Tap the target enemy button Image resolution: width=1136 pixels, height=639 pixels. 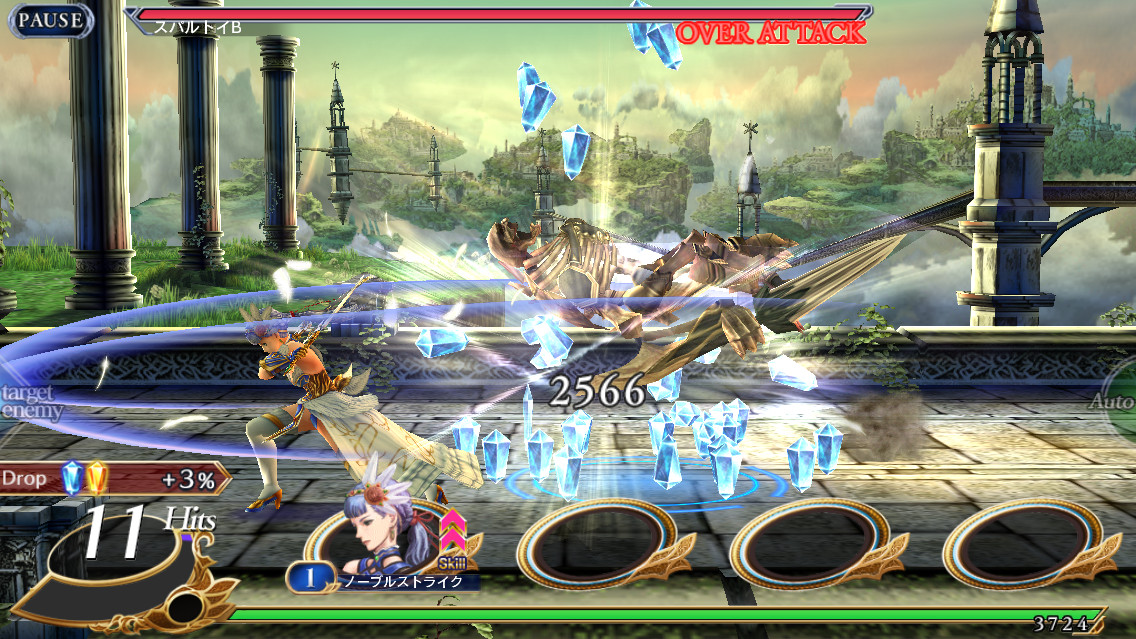pyautogui.click(x=30, y=402)
